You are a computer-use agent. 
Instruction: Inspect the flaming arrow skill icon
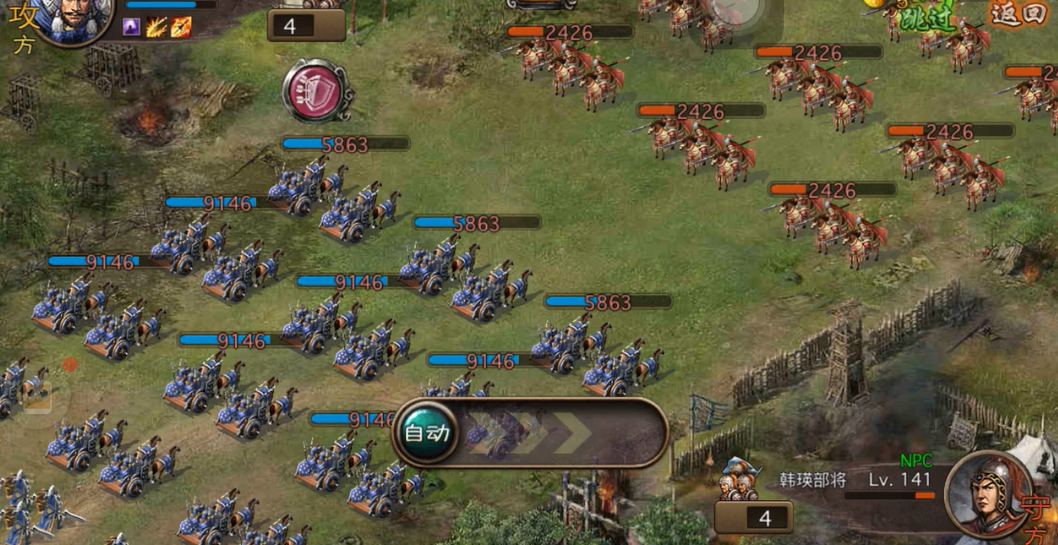tap(181, 27)
